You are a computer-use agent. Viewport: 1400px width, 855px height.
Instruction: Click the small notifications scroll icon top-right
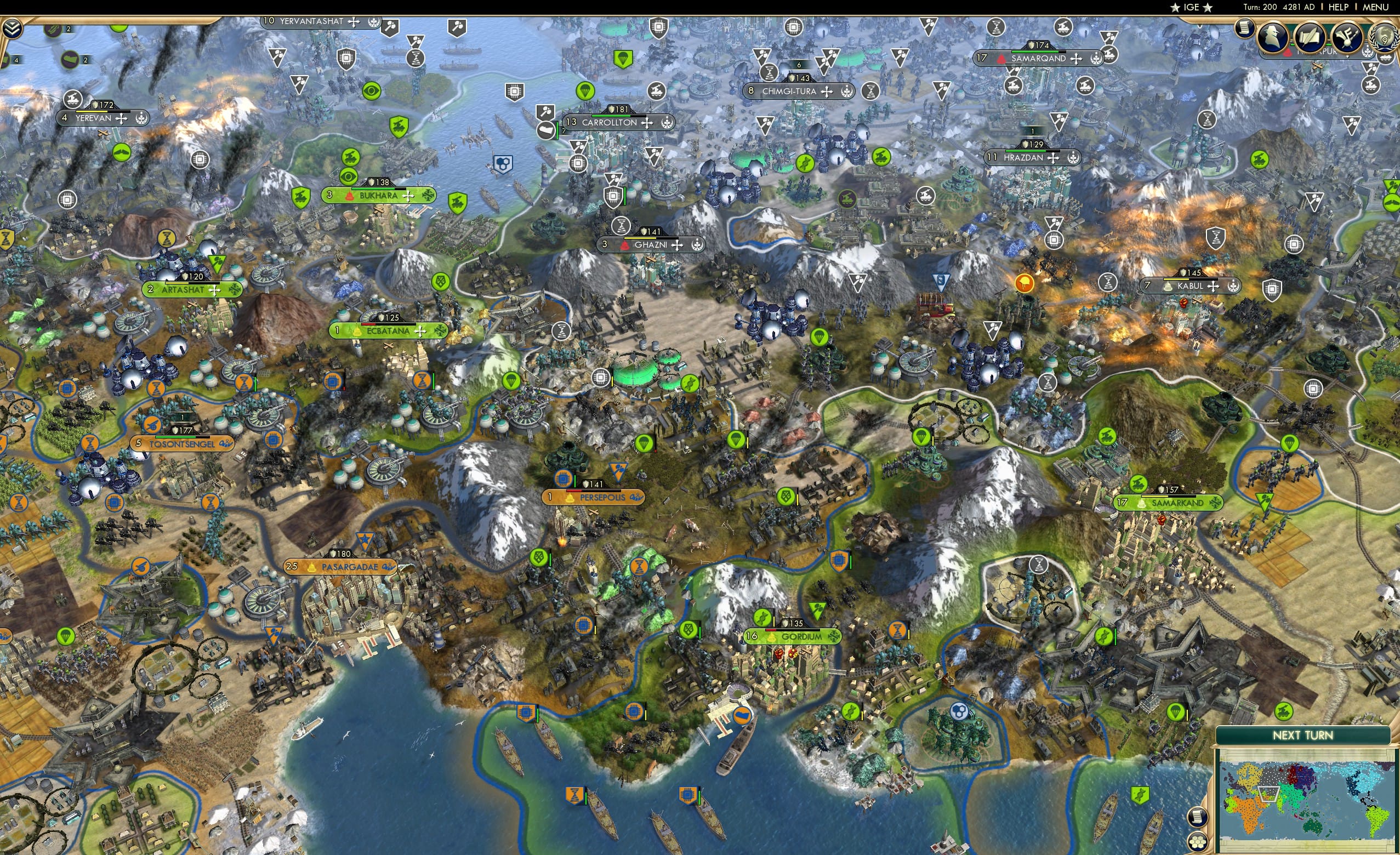(x=1244, y=30)
